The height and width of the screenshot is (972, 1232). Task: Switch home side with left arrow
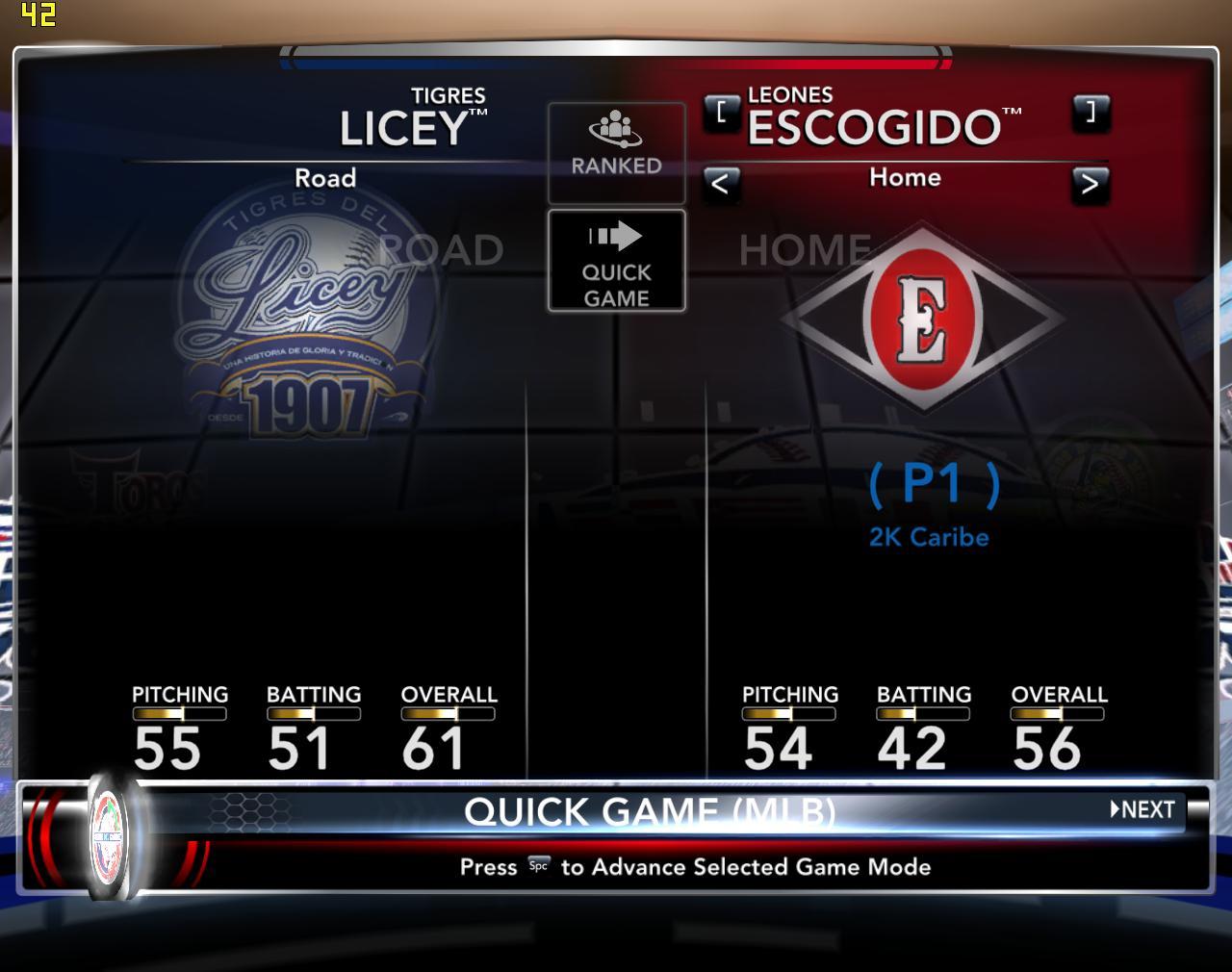coord(721,183)
